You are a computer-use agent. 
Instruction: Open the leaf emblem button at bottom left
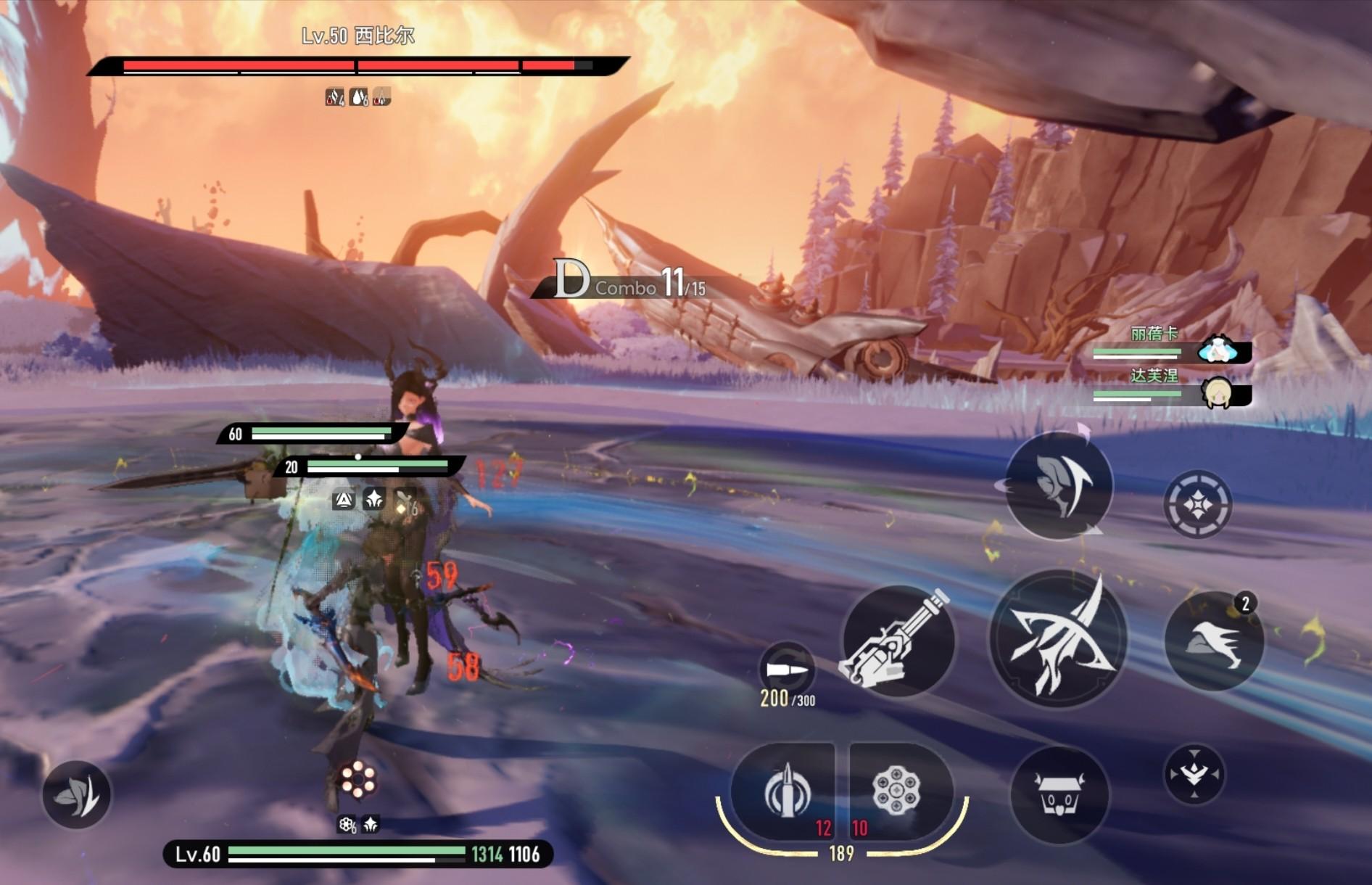(76, 794)
